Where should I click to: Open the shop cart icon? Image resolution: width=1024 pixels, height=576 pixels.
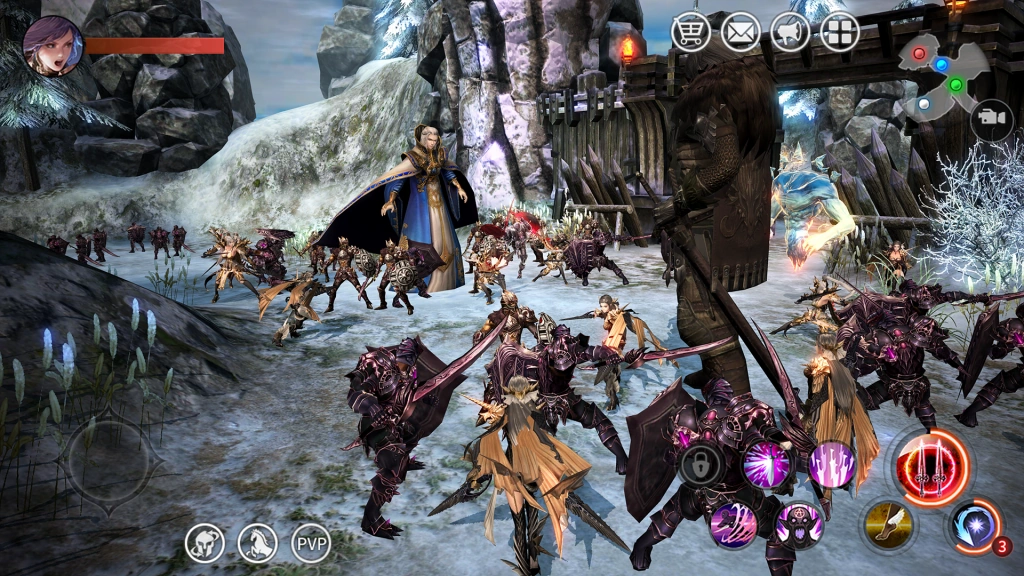[x=690, y=32]
